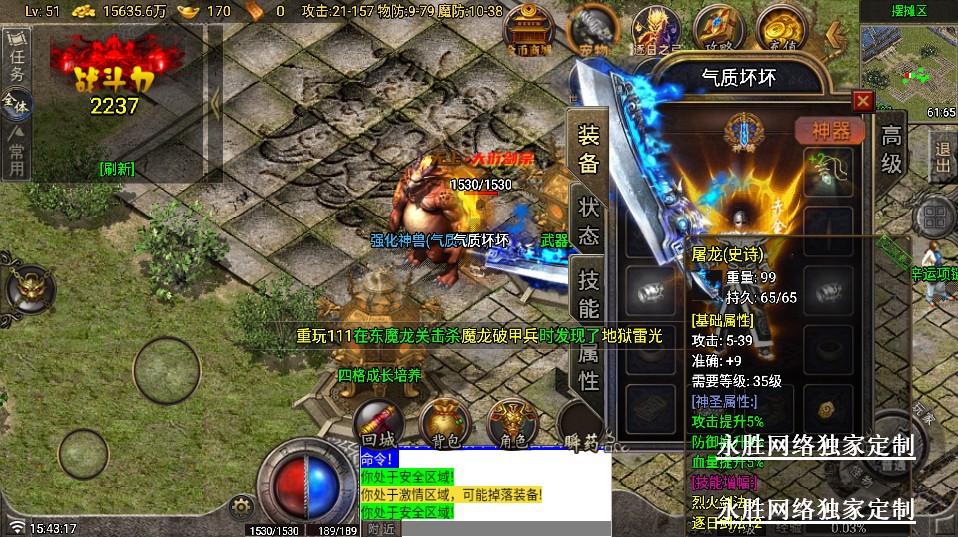Switch to the 装备 equipment tab

[x=589, y=149]
